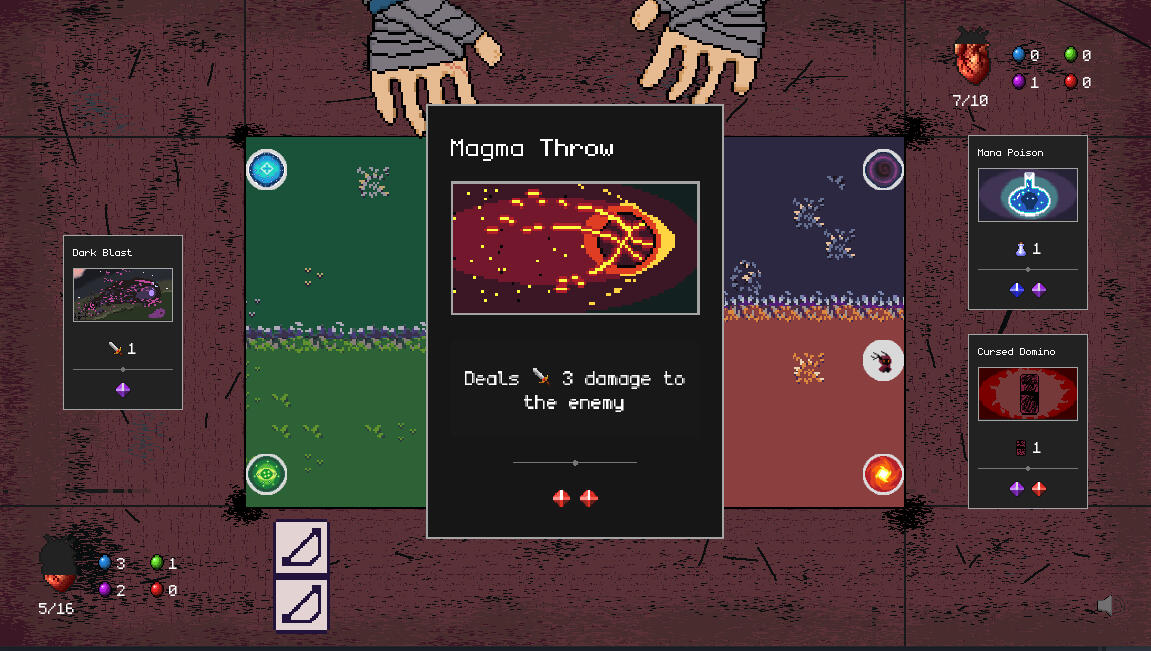Choose the Dark Blast card

pos(123,322)
